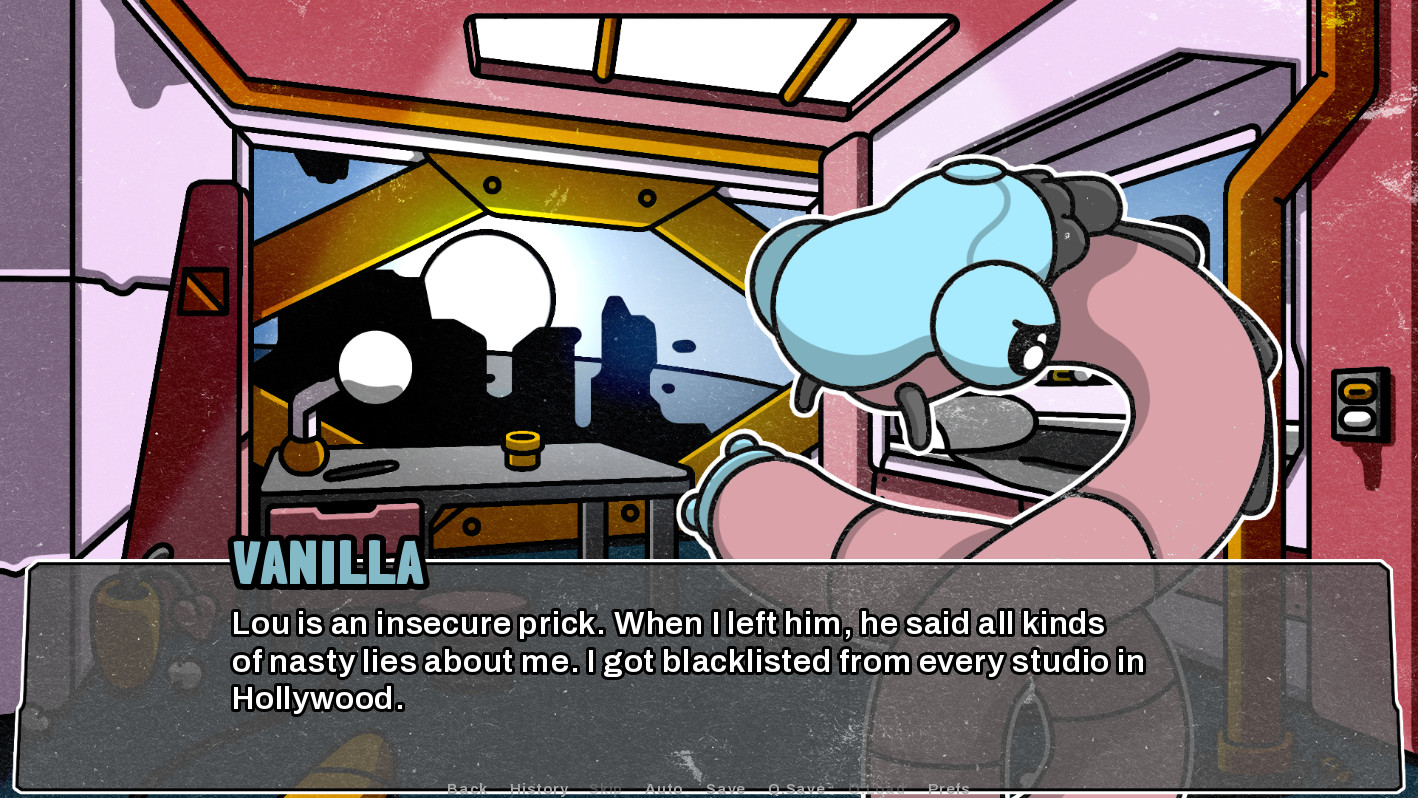Viewport: 1418px width, 798px height.
Task: Quick save with the Q.Save option
Action: 797,788
